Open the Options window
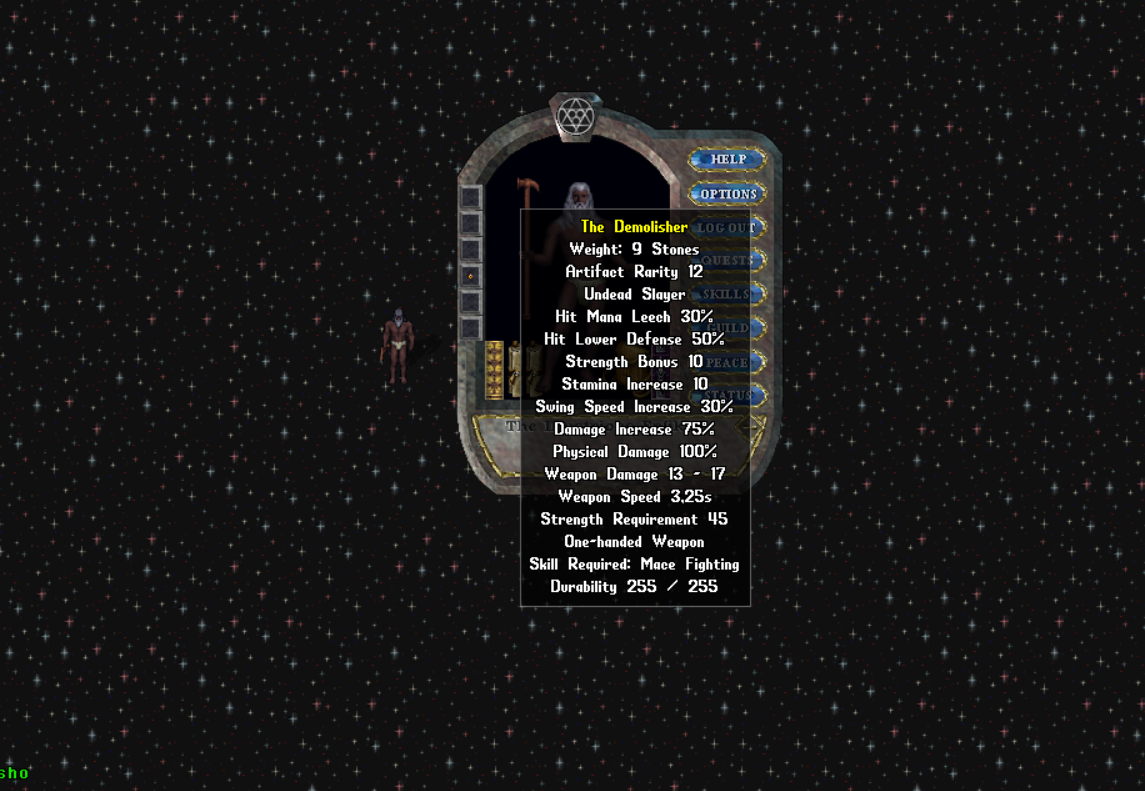This screenshot has height=791, width=1145. pyautogui.click(x=728, y=194)
